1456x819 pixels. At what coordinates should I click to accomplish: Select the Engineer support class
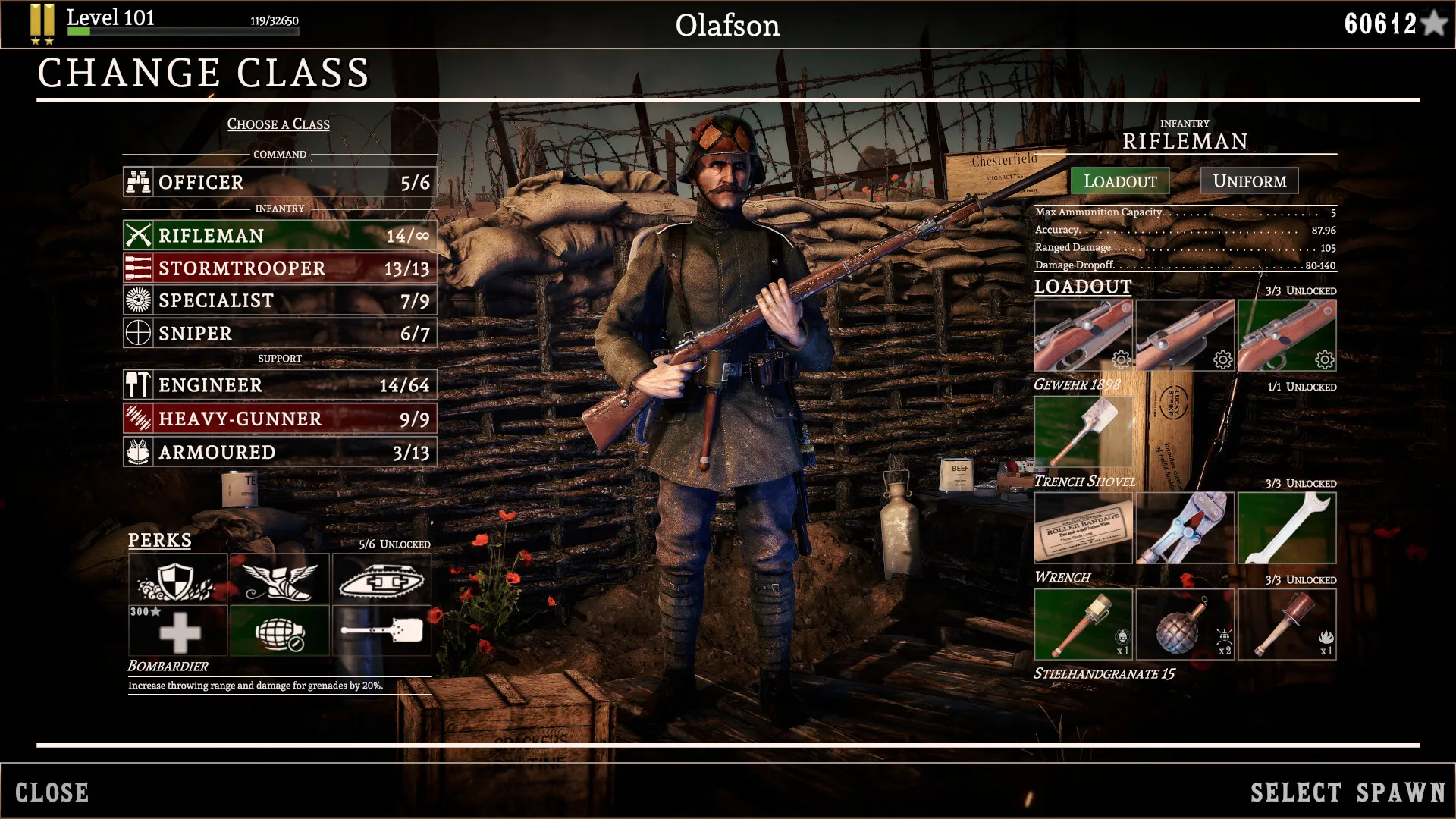click(x=280, y=385)
